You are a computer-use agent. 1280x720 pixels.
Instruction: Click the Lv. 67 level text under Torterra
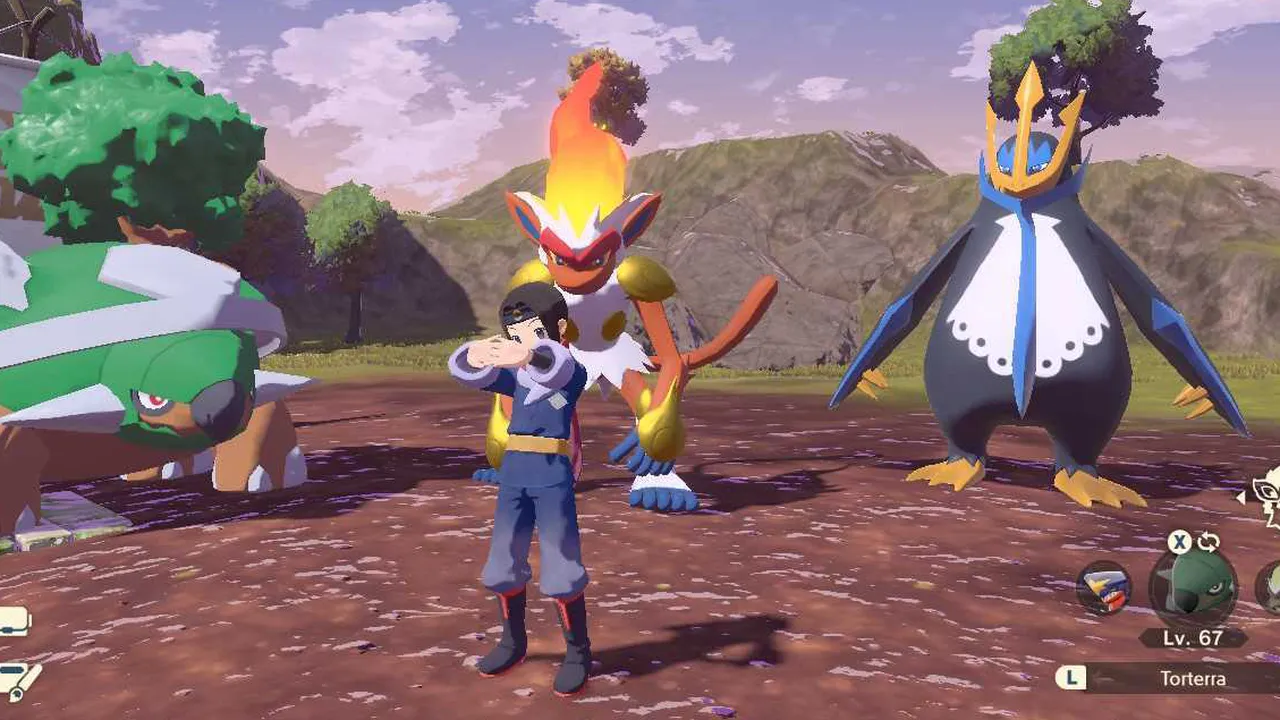pos(1192,637)
